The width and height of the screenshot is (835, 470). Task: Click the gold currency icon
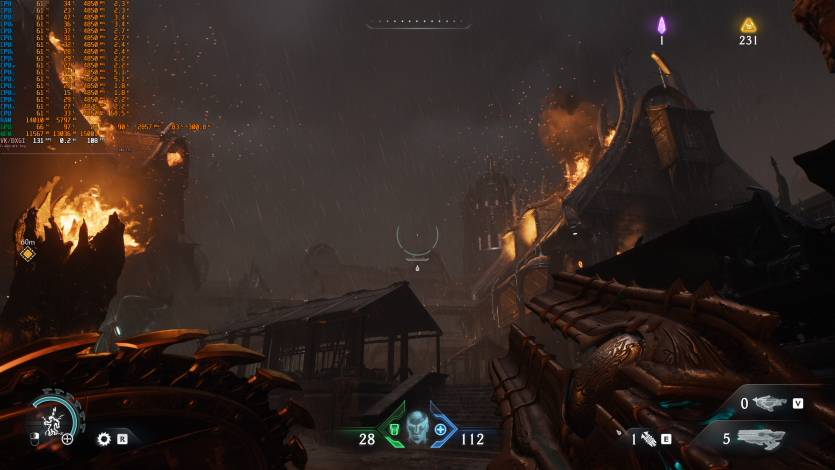748,26
